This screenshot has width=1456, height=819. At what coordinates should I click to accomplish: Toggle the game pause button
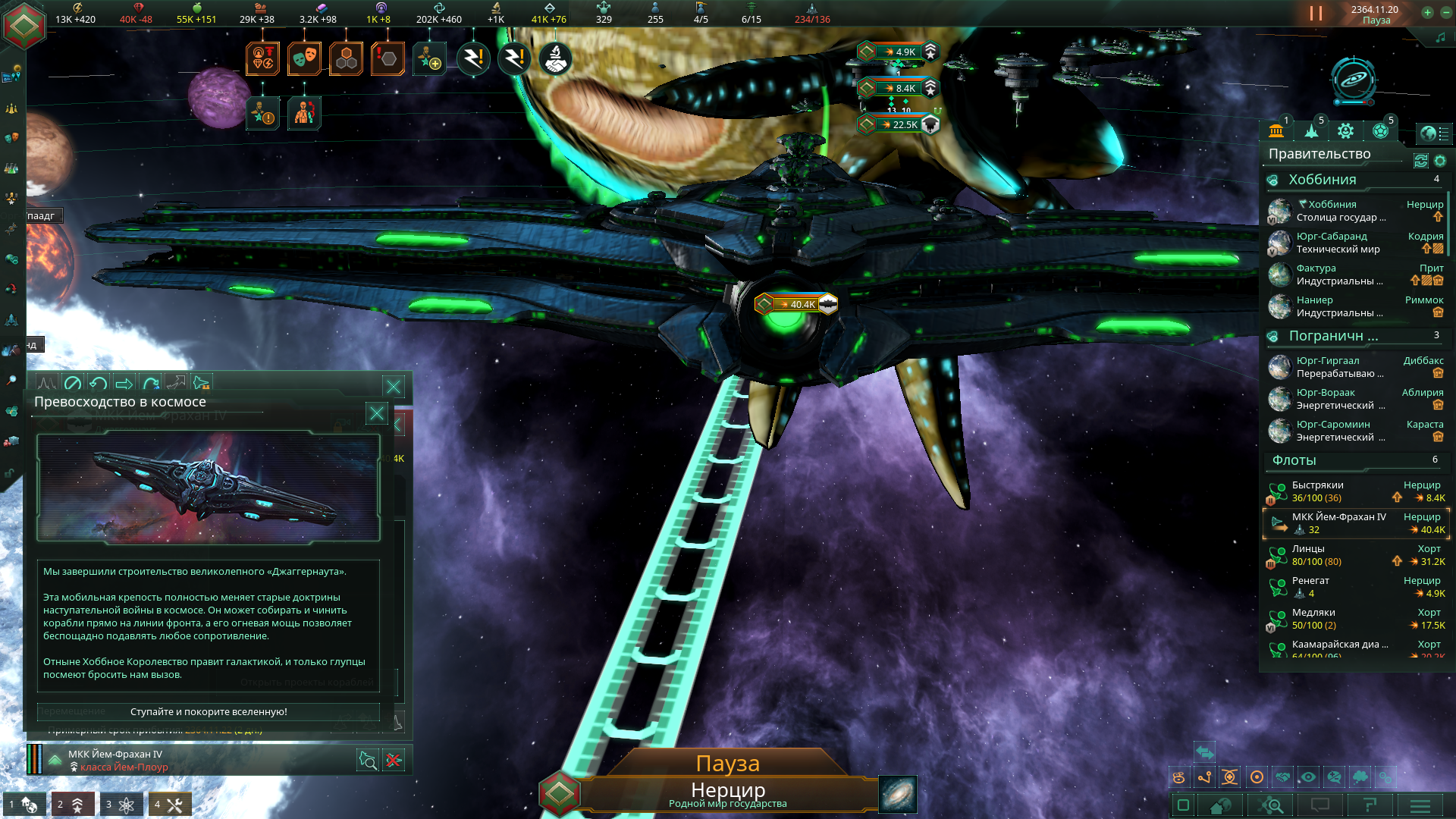click(x=1316, y=14)
